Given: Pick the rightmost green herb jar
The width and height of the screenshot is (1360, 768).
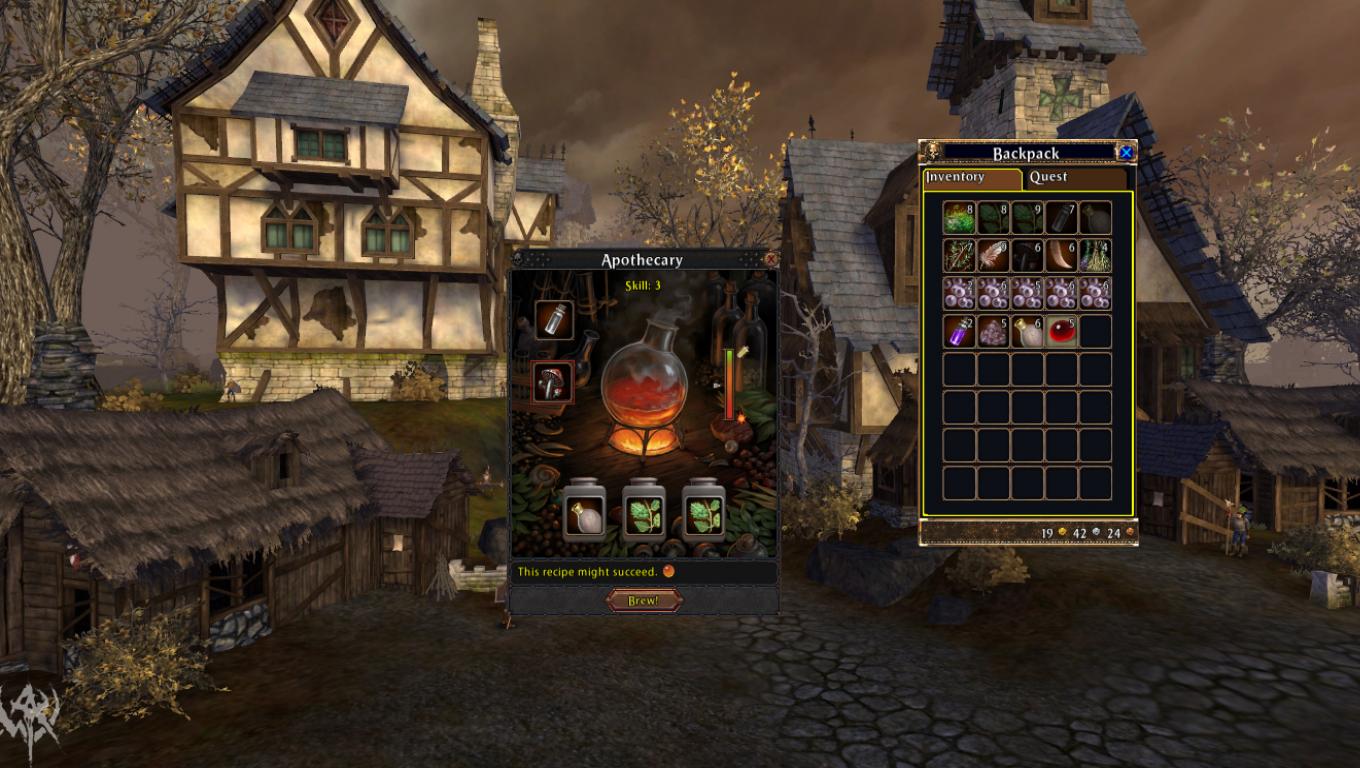Looking at the screenshot, I should pyautogui.click(x=703, y=514).
